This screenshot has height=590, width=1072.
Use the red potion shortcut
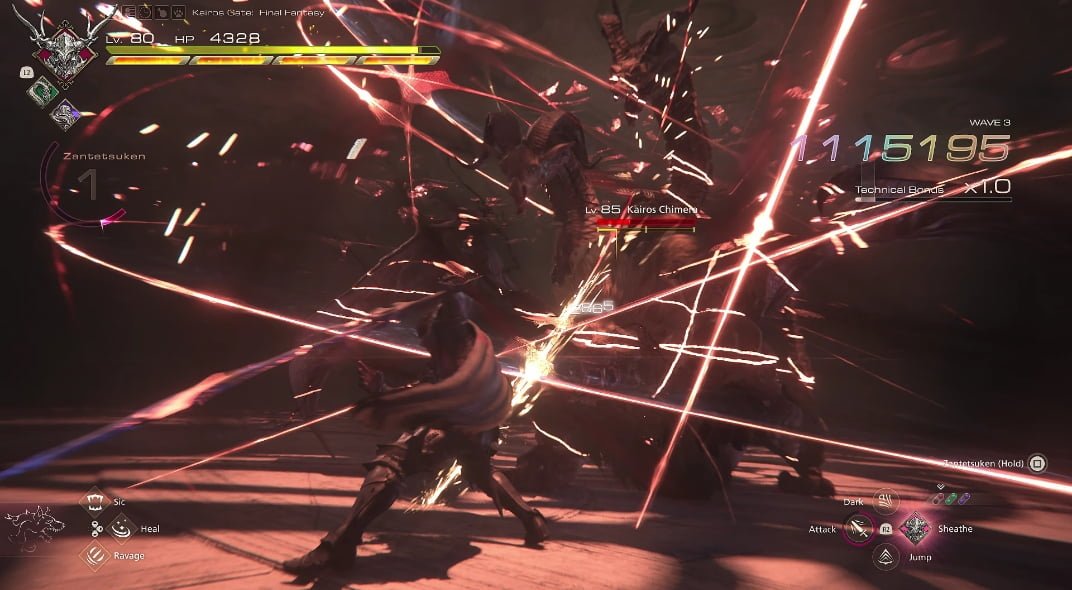point(938,500)
